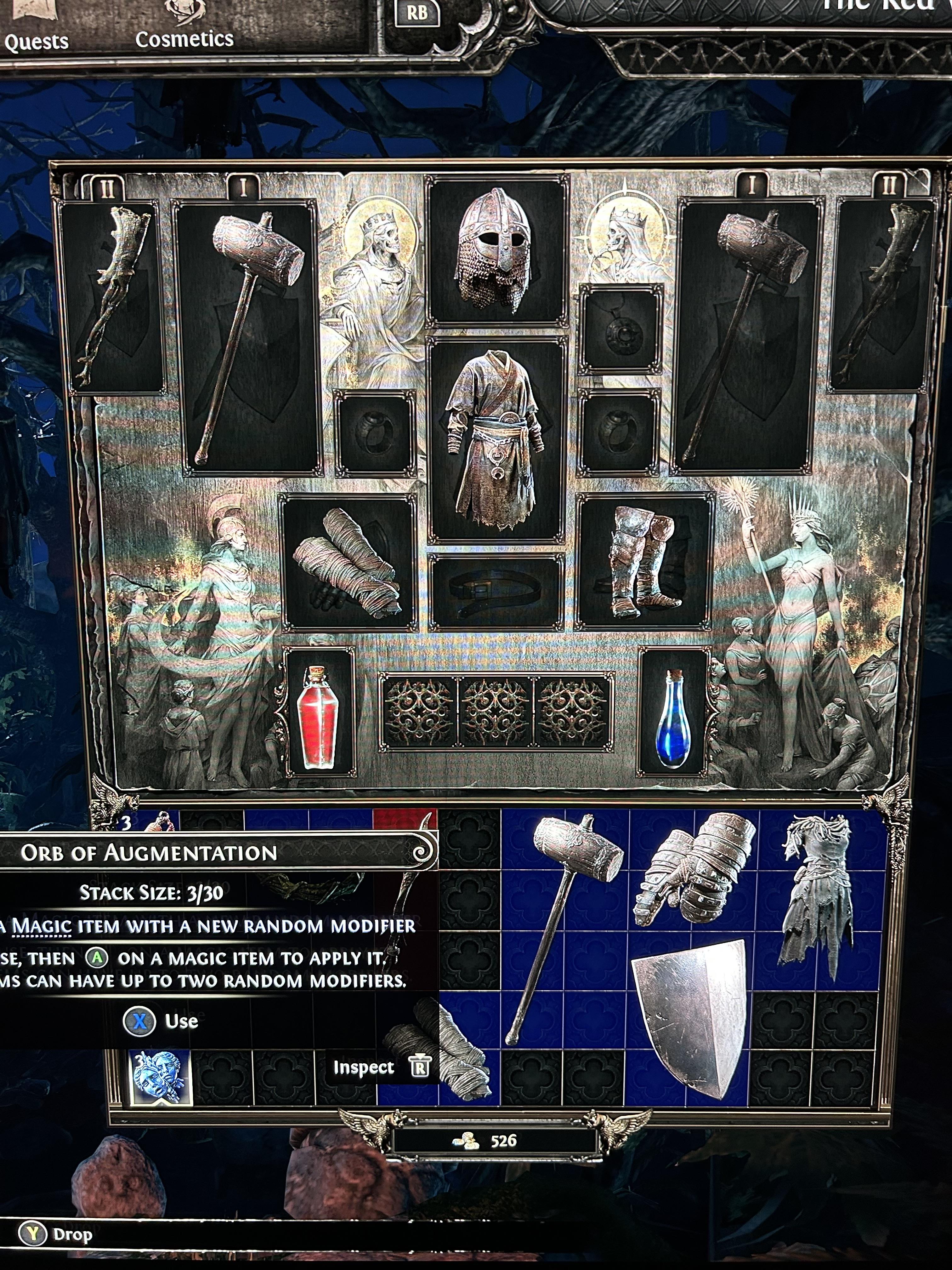Select the empty amulet slot
Screen dimensions: 952x1270
pos(620,328)
